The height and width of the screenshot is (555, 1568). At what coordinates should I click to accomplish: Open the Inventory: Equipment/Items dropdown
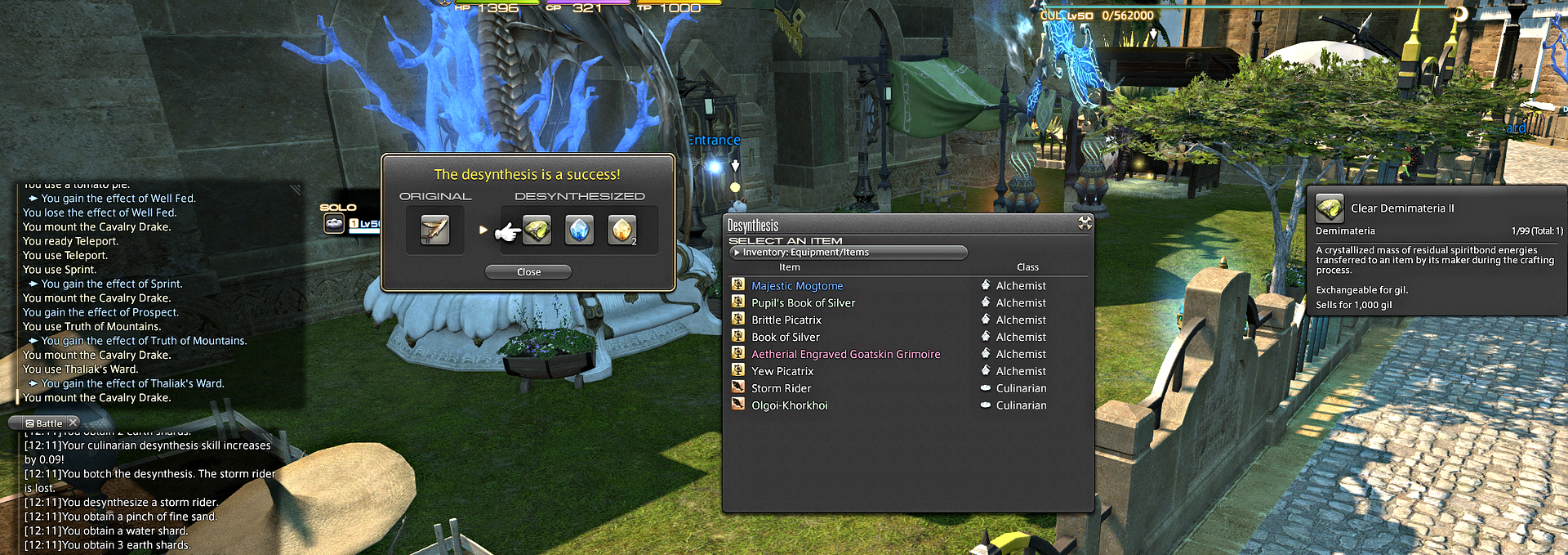pyautogui.click(x=848, y=253)
